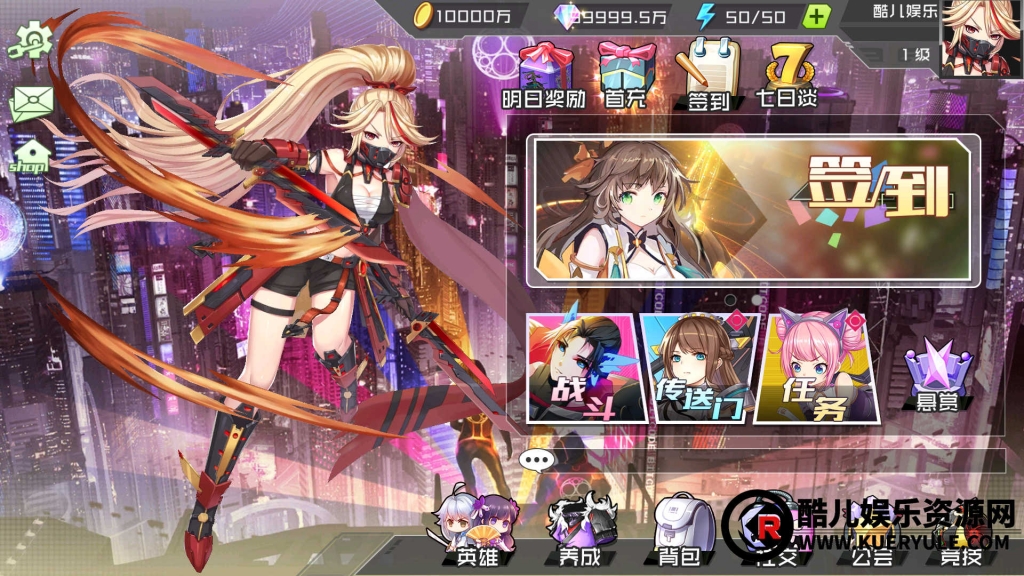The image size is (1024, 576).
Task: Claim the 明日奖励 gift box
Action: (543, 72)
